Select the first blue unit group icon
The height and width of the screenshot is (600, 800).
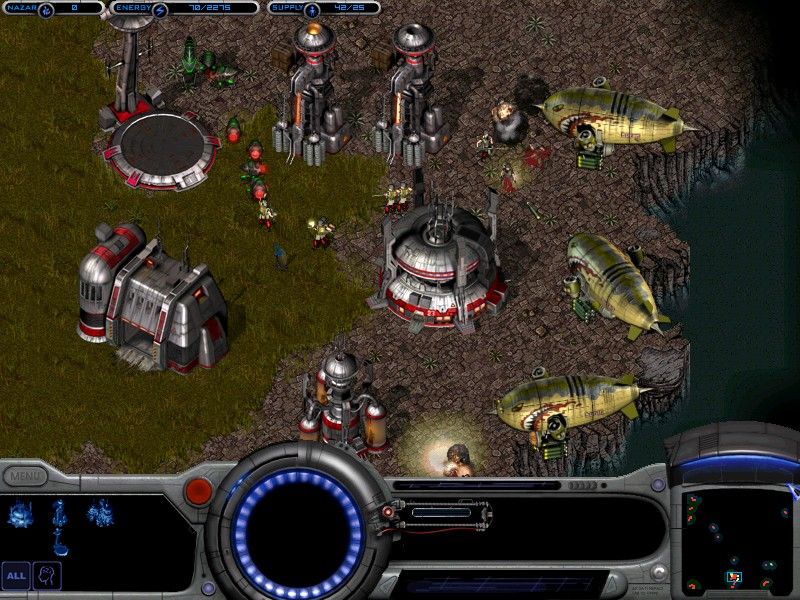click(x=19, y=513)
